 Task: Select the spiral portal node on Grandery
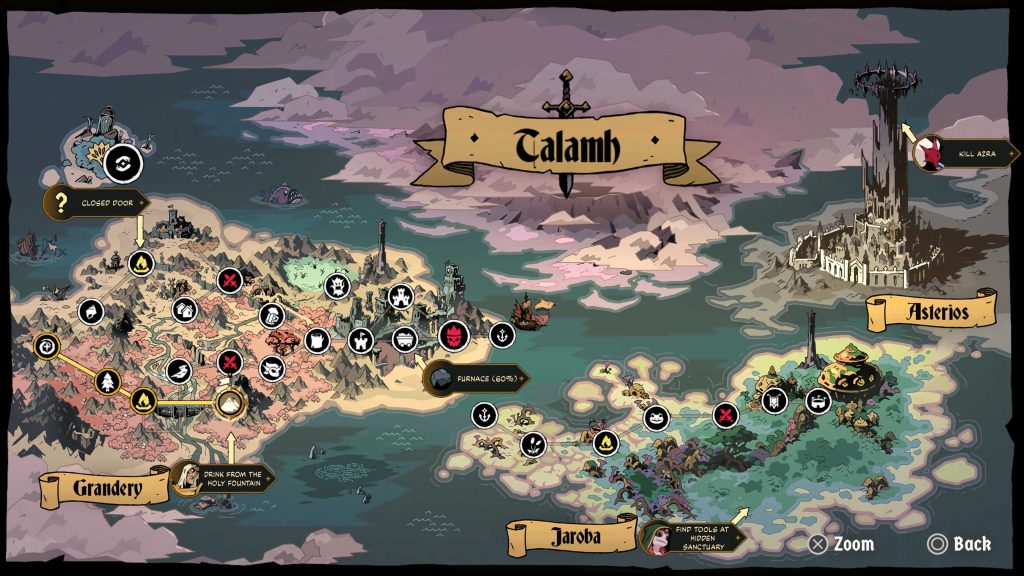47,347
